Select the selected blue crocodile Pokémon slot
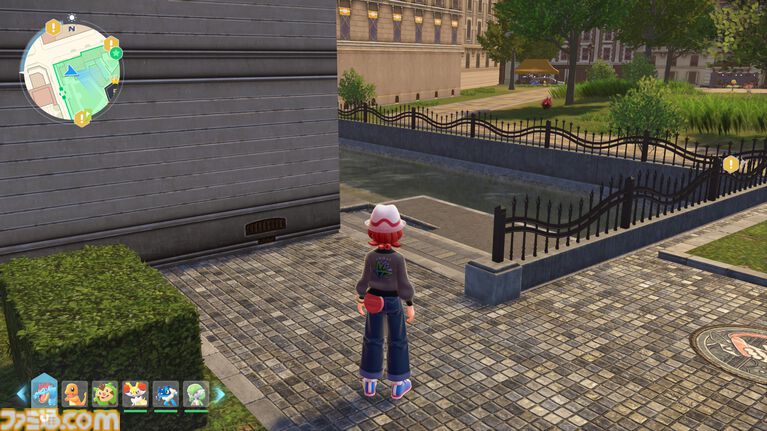Screen dimensions: 767x431 point(45,392)
